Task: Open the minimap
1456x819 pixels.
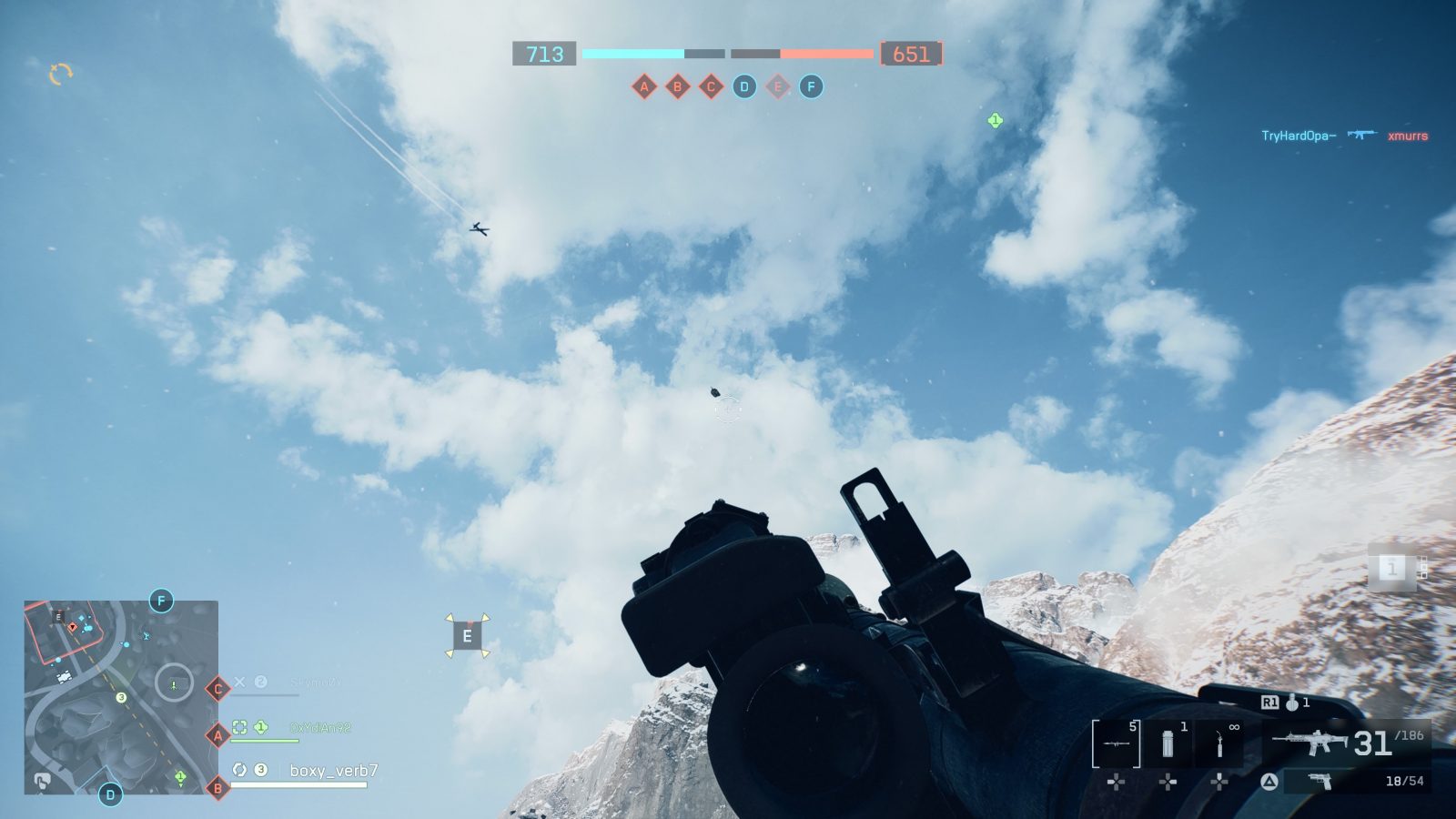Action: pyautogui.click(x=121, y=697)
